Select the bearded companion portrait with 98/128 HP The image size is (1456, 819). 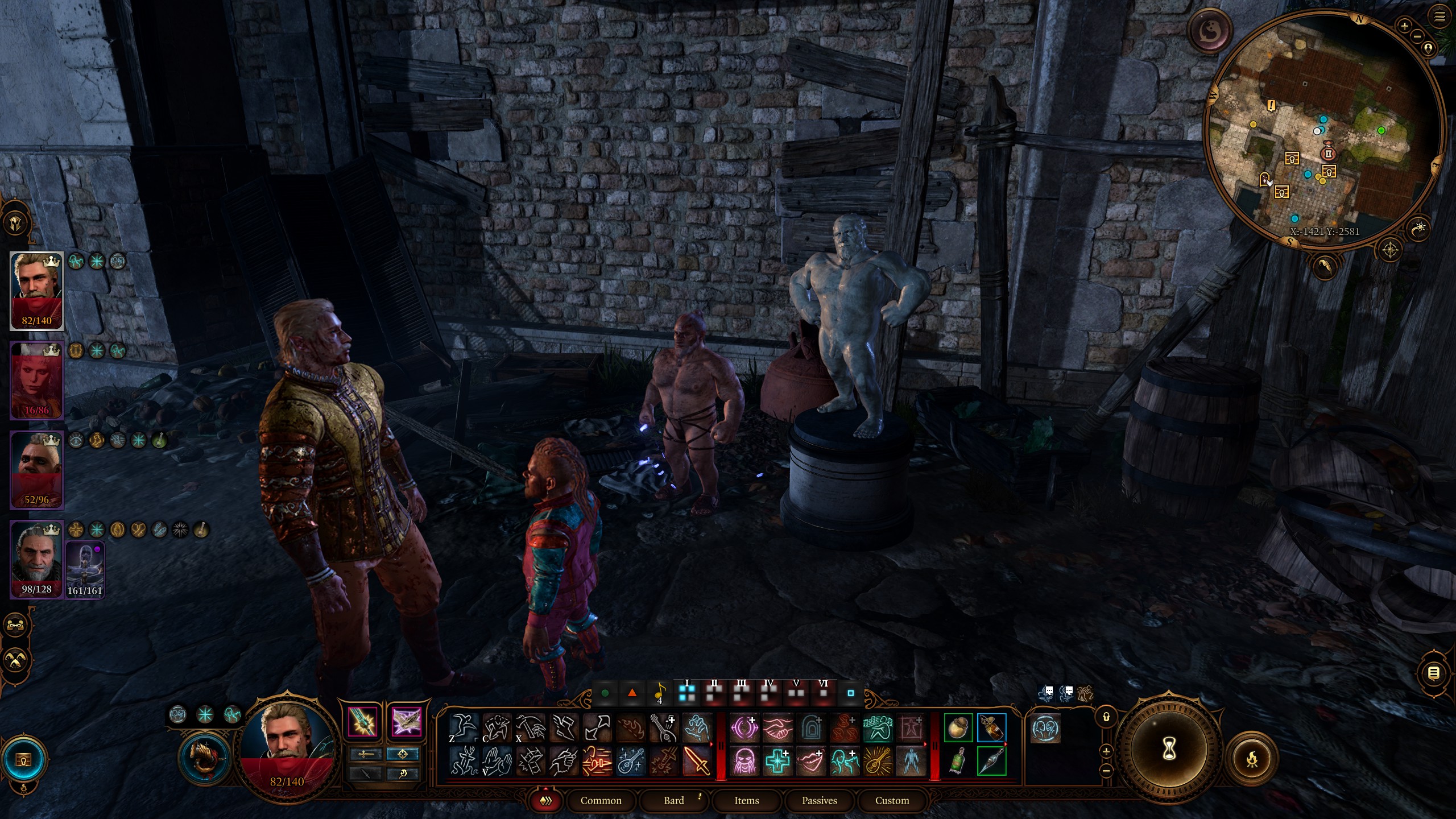coord(36,559)
